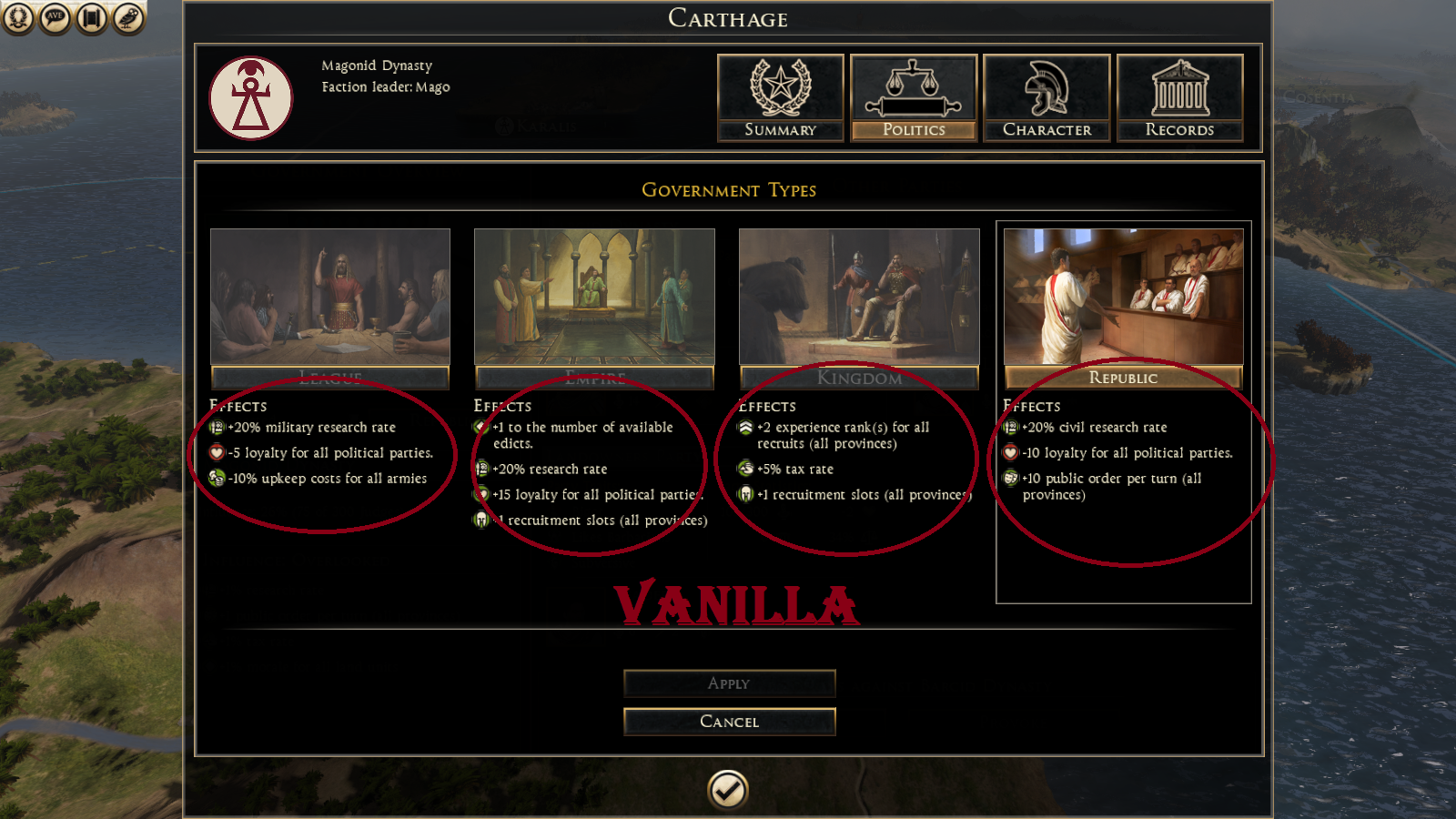Open the AVE speech bubble chat icon
This screenshot has width=1456, height=819.
pos(55,18)
